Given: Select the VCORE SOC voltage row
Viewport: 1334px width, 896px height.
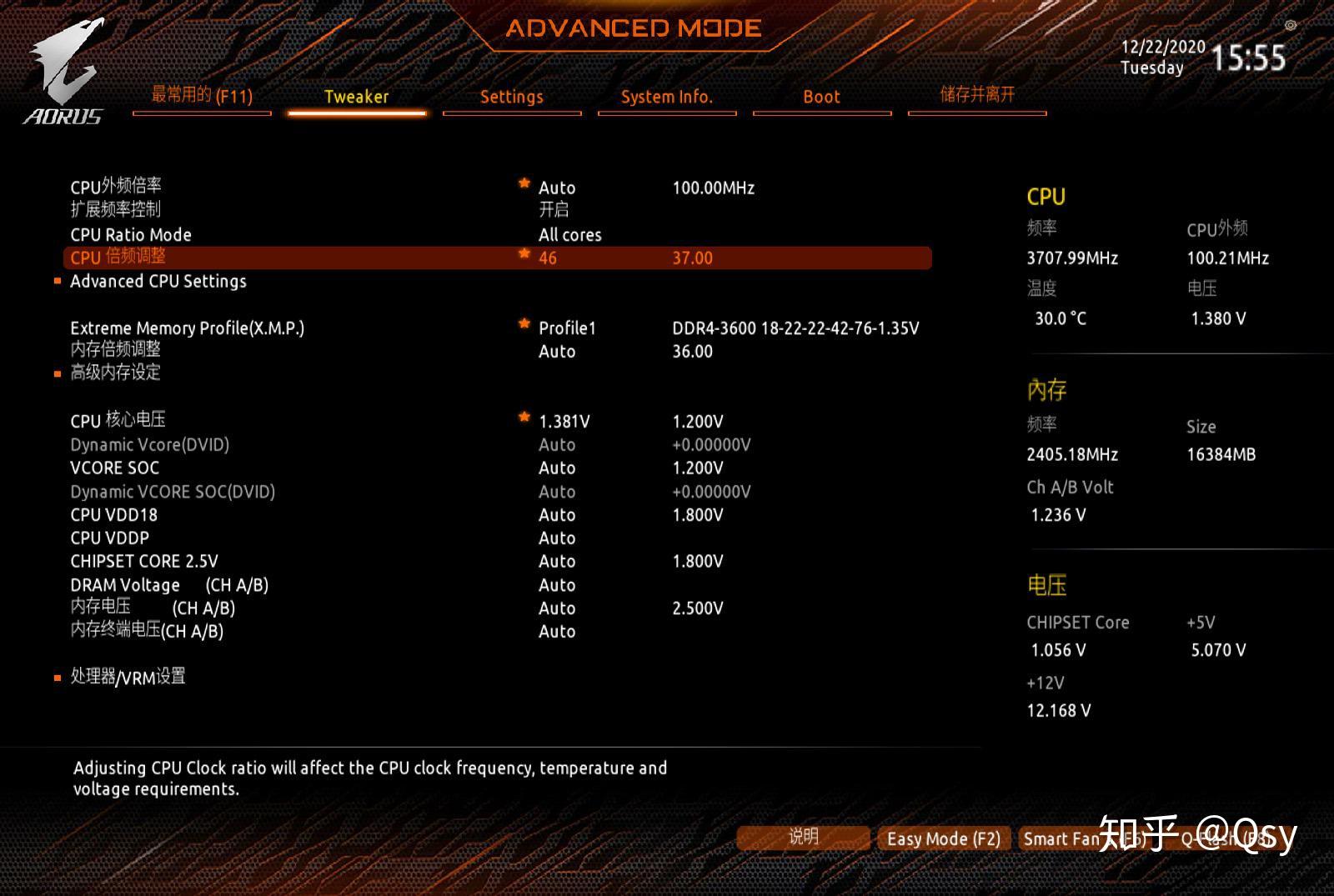Looking at the screenshot, I should coord(115,468).
